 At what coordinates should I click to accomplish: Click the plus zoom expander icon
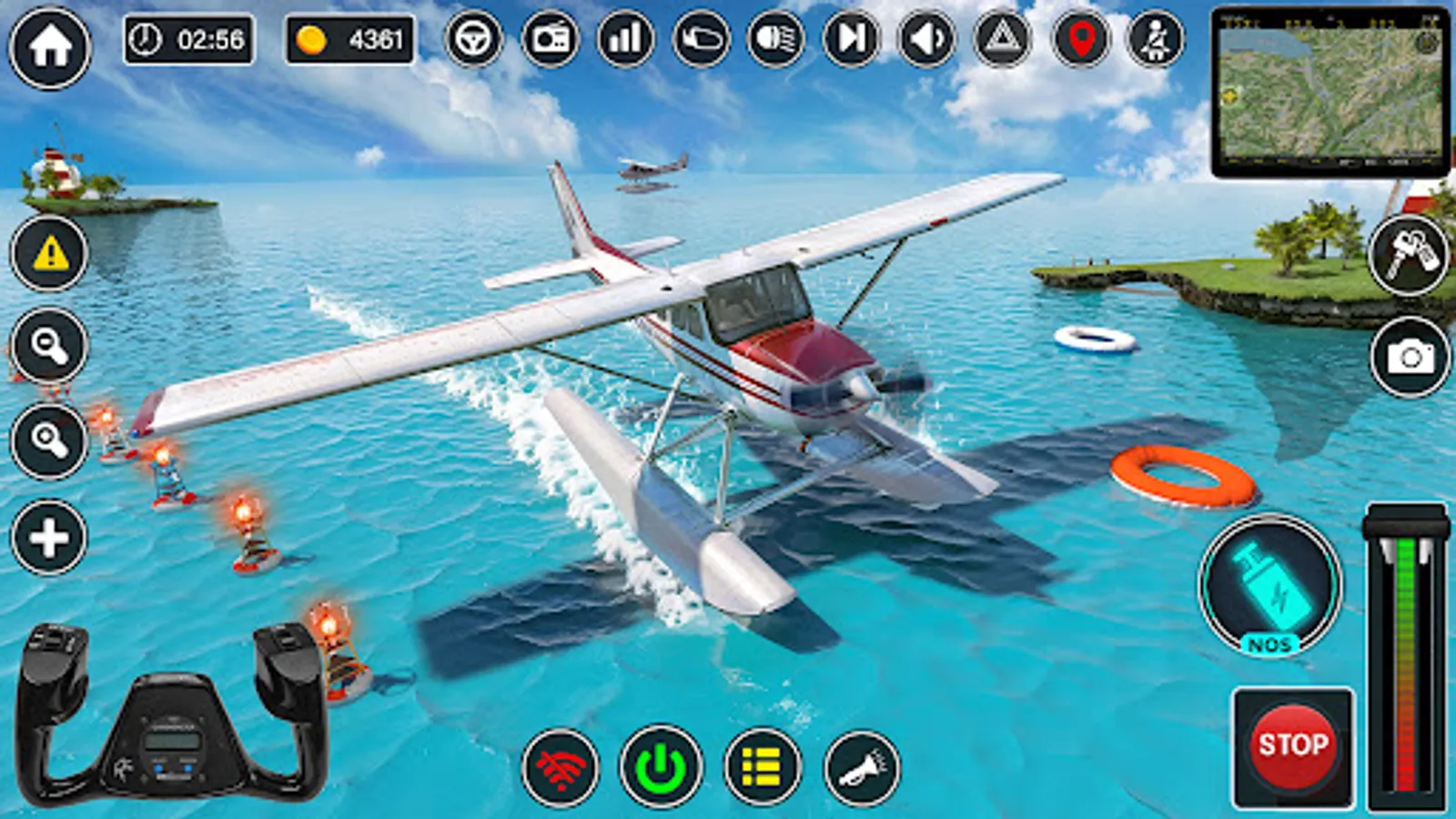click(50, 537)
